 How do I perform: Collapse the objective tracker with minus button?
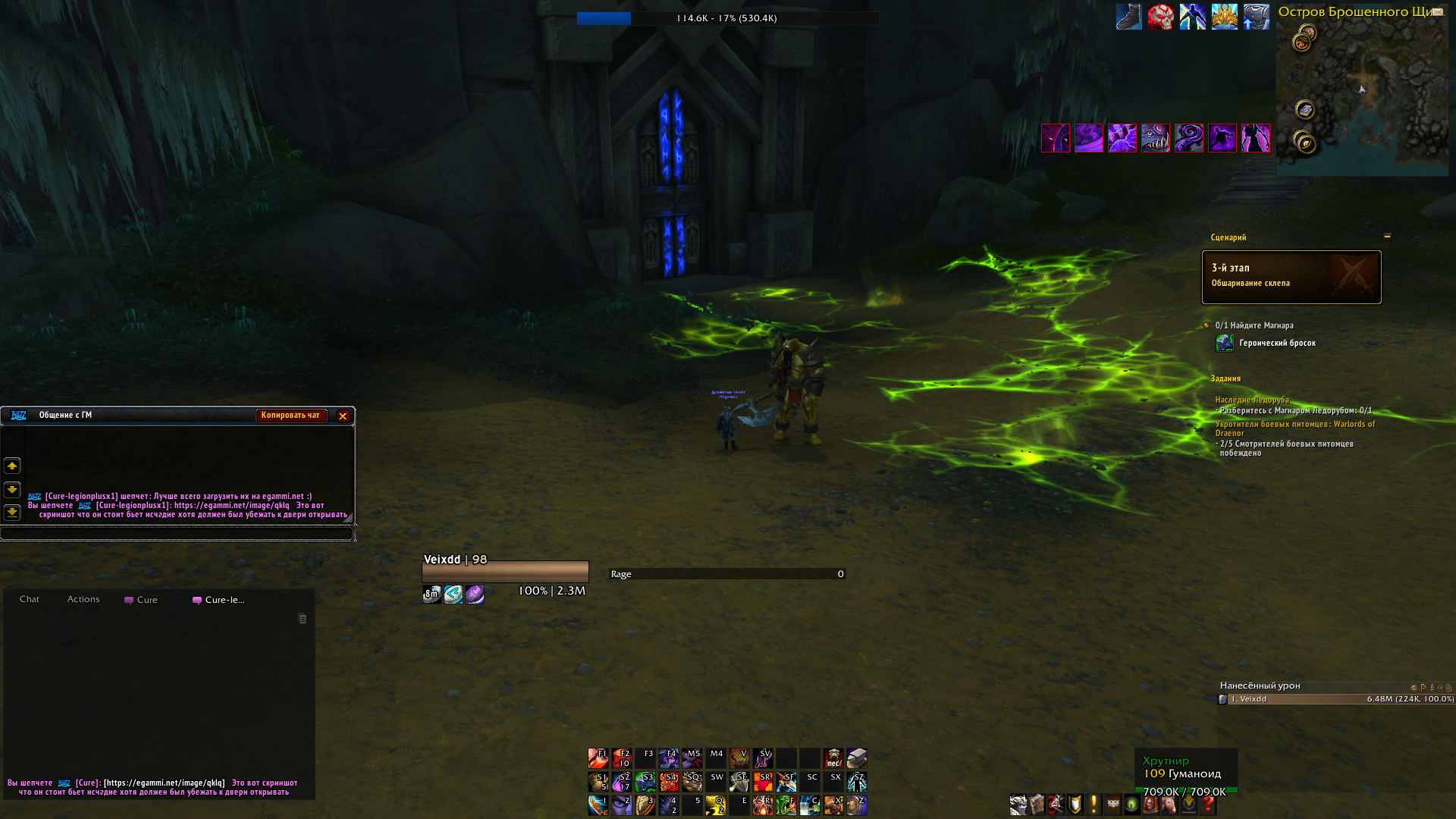(1387, 237)
